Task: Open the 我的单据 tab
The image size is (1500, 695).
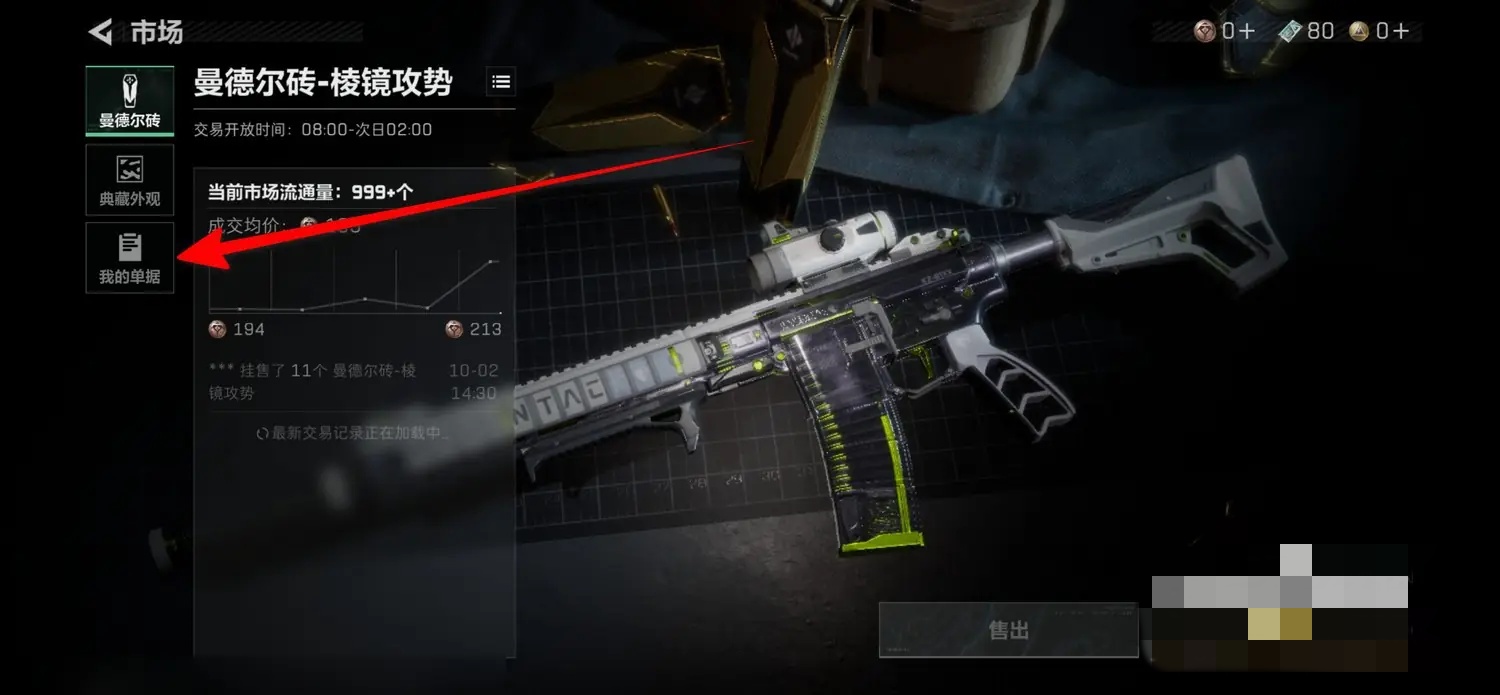Action: pos(129,258)
